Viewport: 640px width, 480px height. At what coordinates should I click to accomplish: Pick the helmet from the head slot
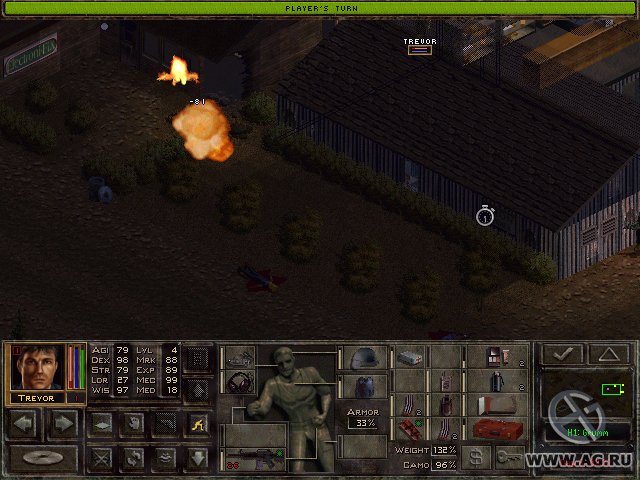[x=365, y=357]
